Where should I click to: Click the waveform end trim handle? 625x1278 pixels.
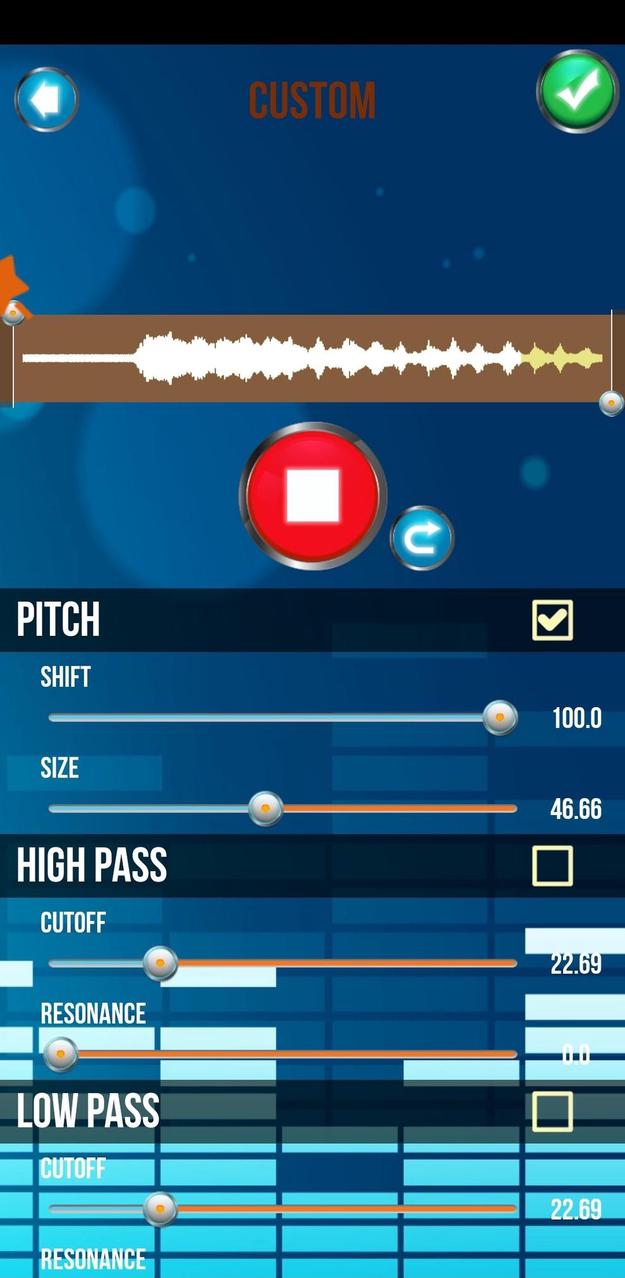tap(611, 403)
